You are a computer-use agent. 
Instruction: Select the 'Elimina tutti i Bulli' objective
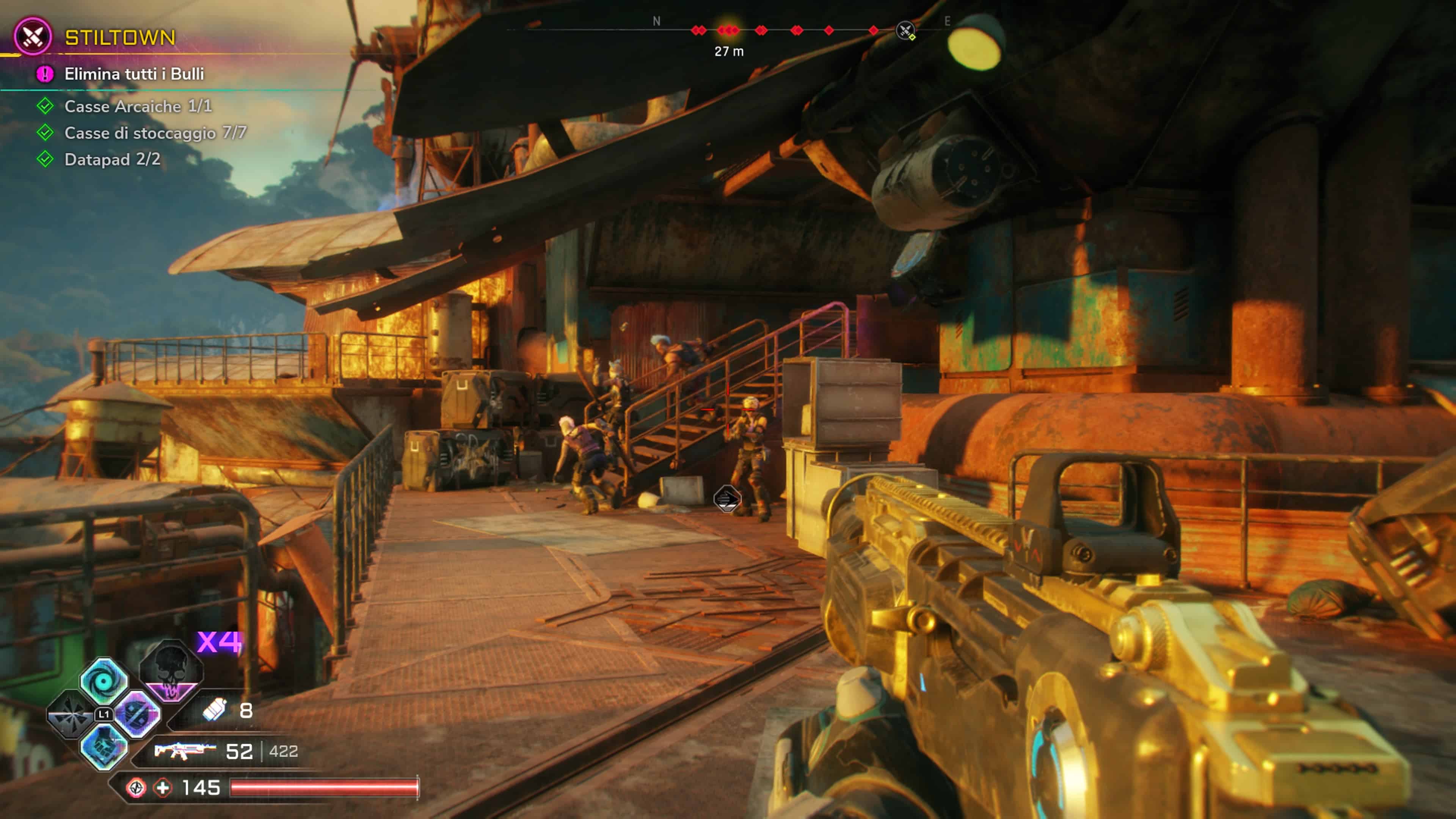click(134, 74)
